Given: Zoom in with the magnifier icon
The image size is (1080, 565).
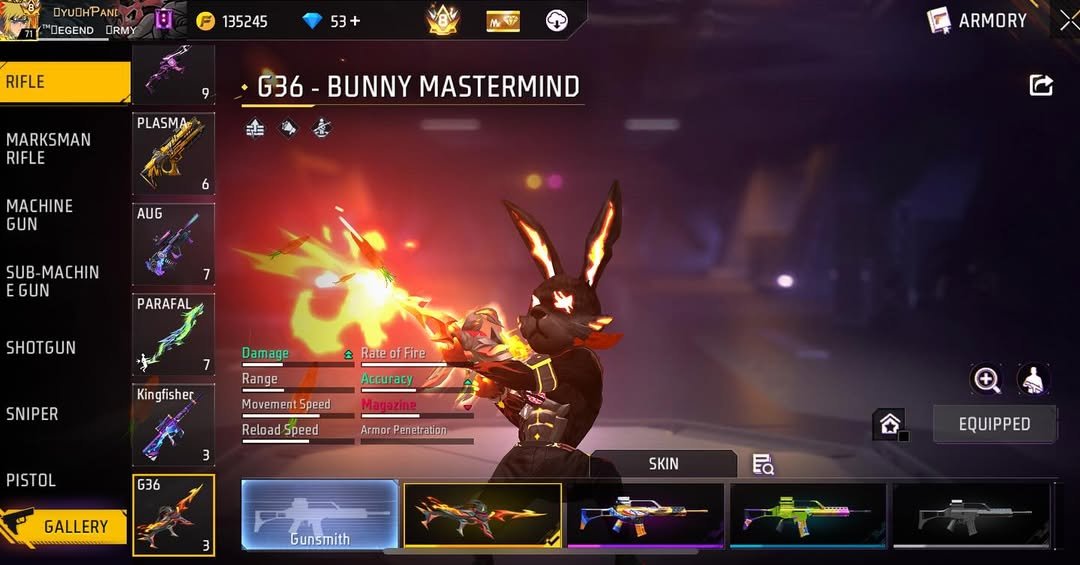Looking at the screenshot, I should [x=986, y=379].
